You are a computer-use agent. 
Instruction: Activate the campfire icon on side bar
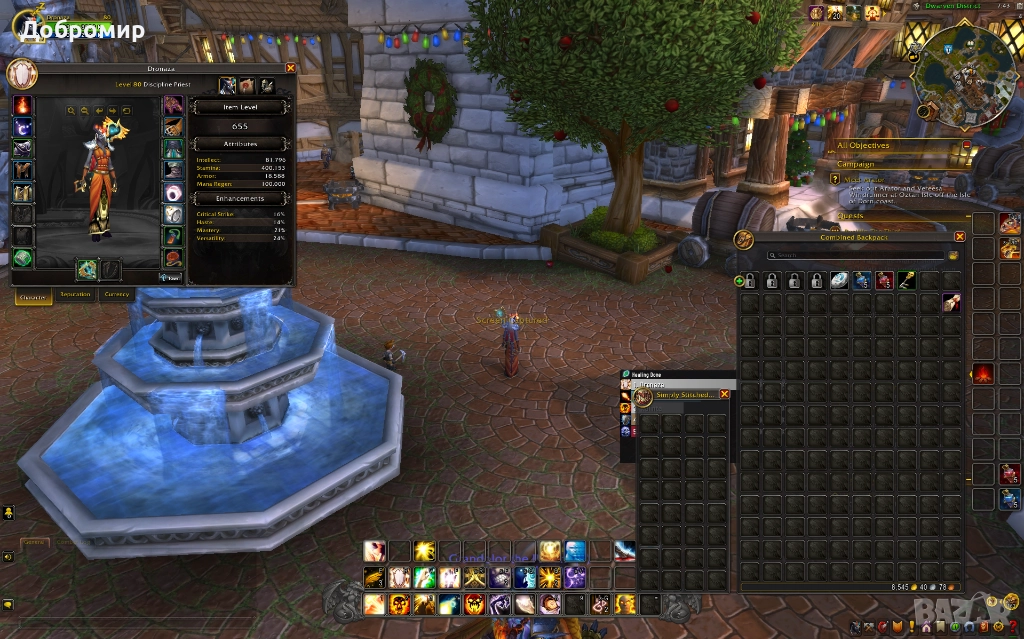coord(982,374)
